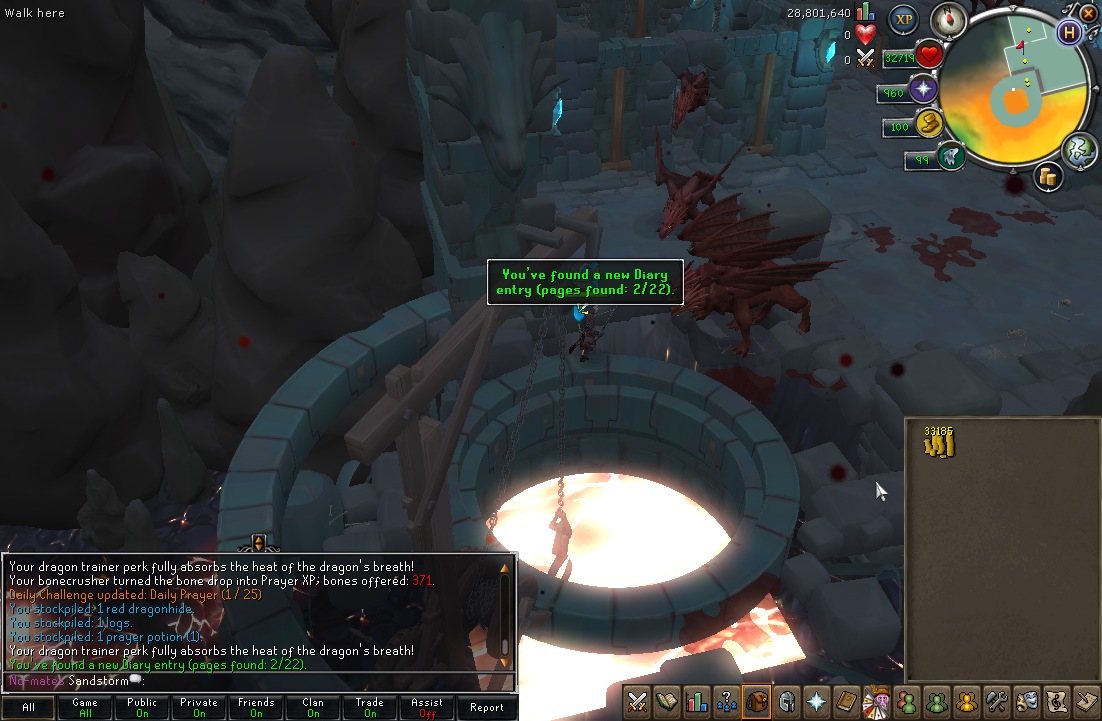Open the theatre masks emotes tab
This screenshot has height=721, width=1102.
(1026, 701)
